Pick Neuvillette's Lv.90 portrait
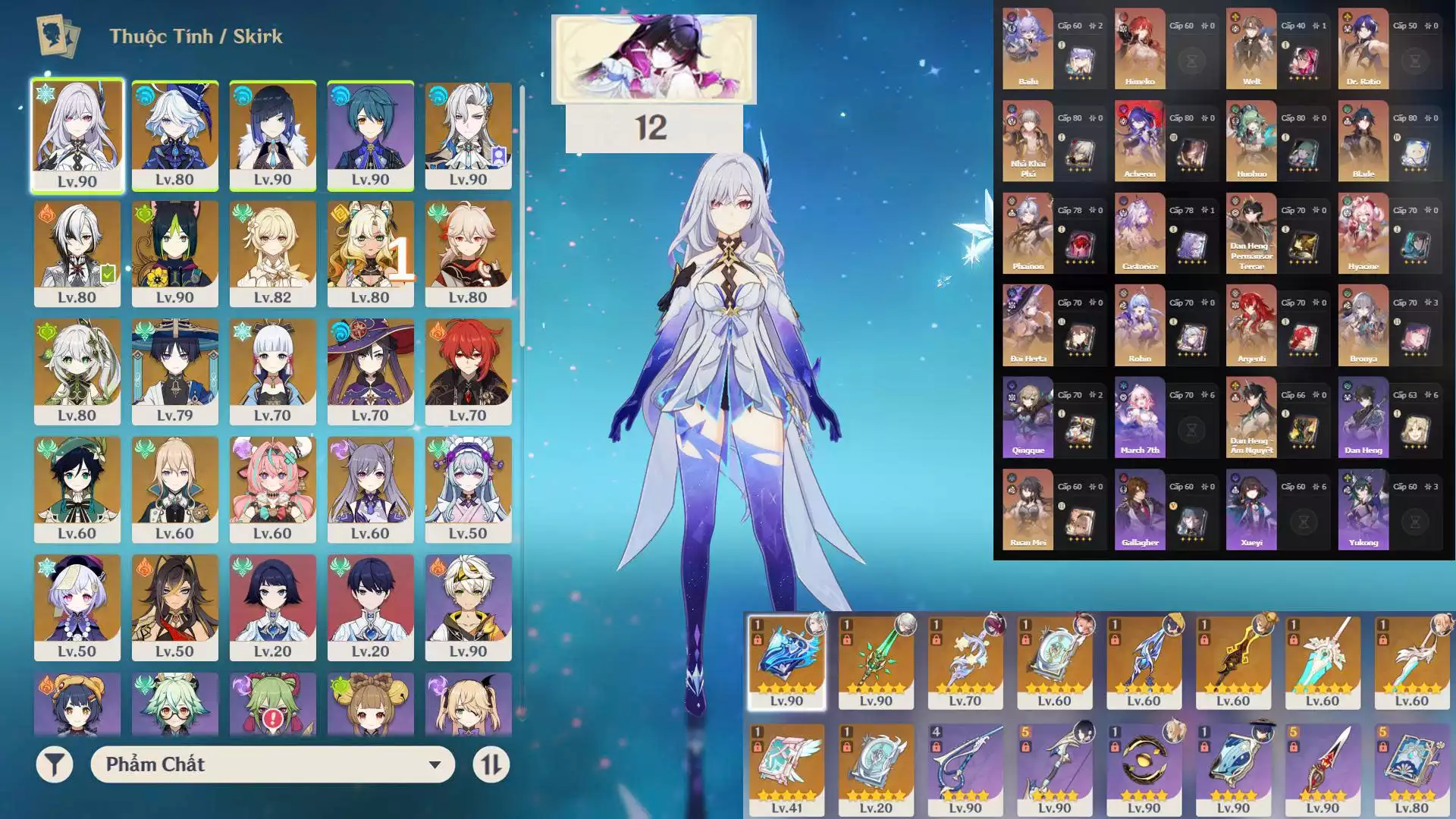The image size is (1456, 819). point(468,135)
